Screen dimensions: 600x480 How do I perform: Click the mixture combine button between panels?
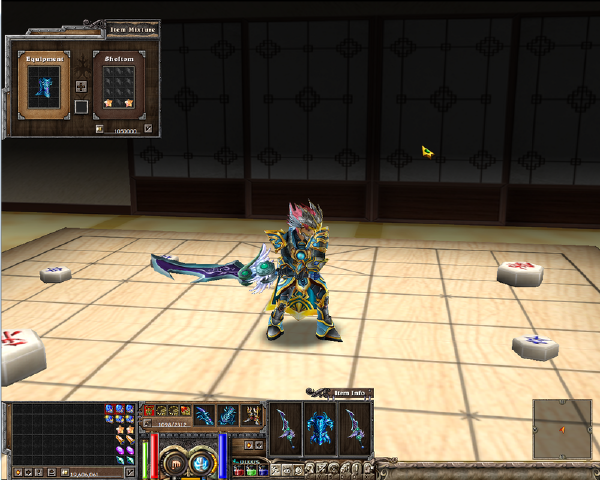tap(81, 87)
